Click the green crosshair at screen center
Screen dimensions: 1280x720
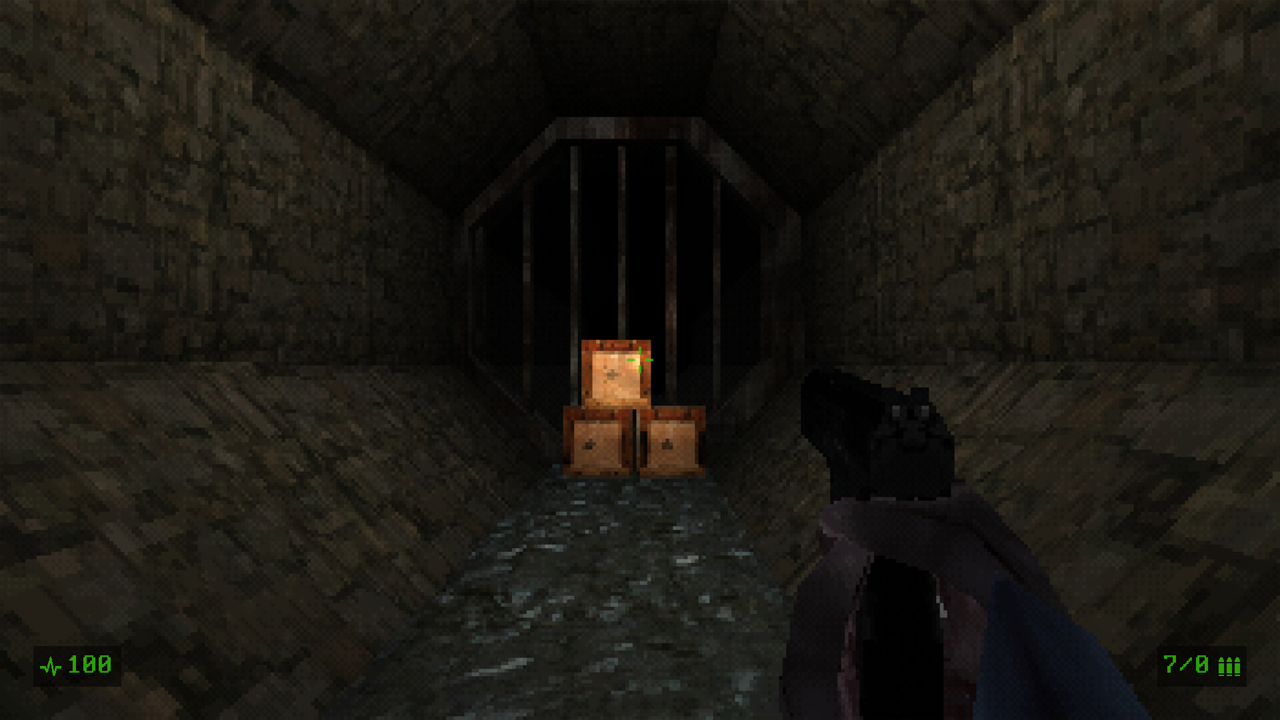click(x=640, y=360)
